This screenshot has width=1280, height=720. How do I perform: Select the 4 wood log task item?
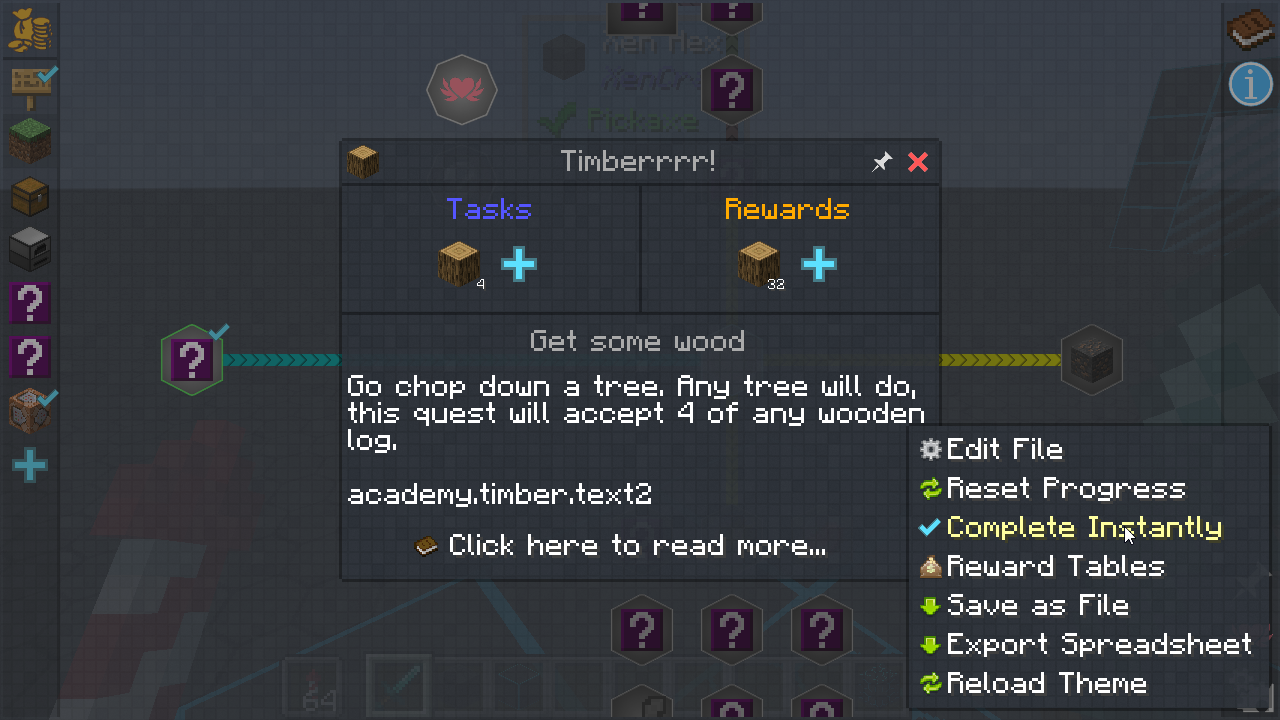(458, 265)
